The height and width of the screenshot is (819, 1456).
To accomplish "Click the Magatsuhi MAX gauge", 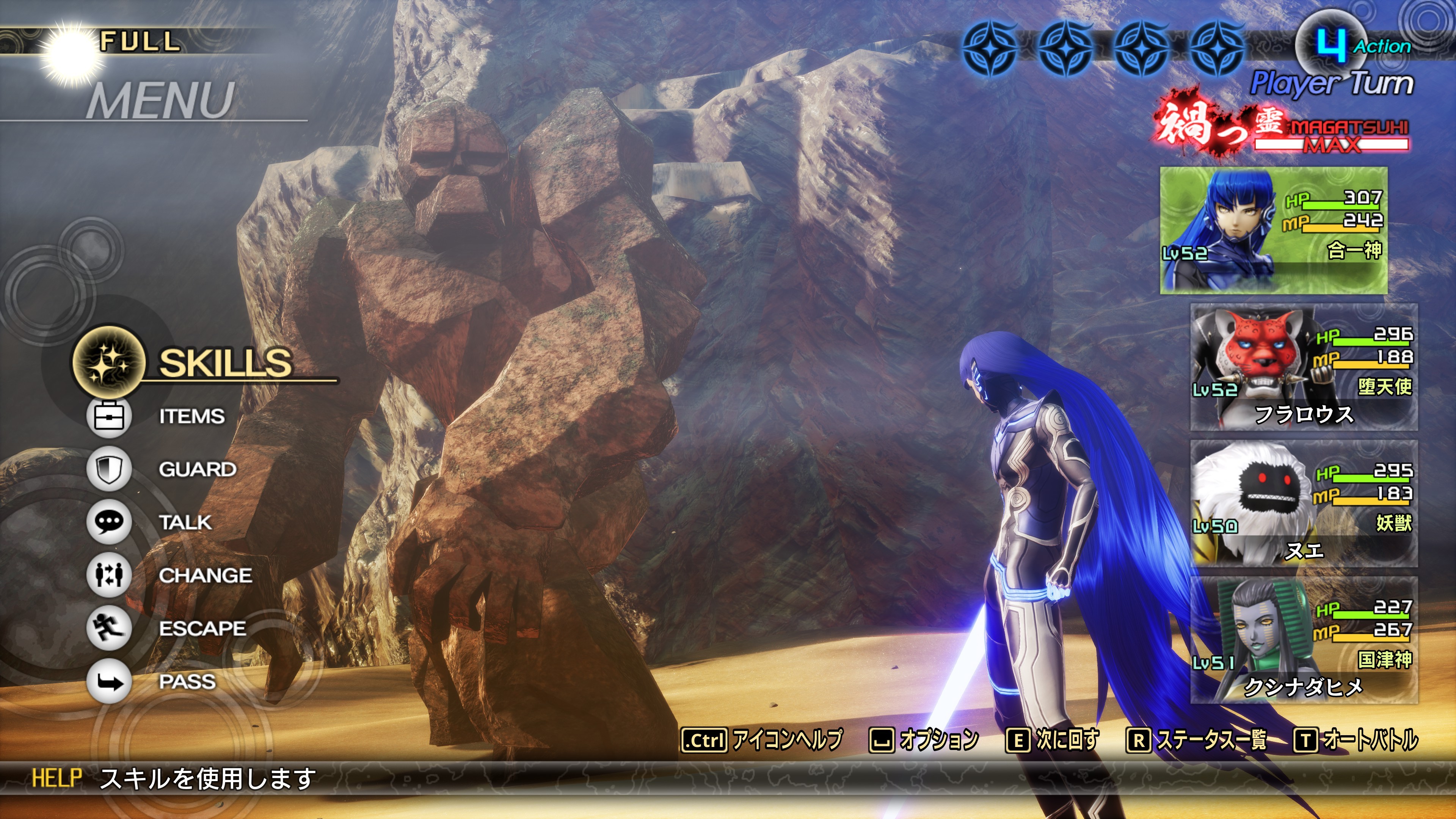I will (1331, 136).
